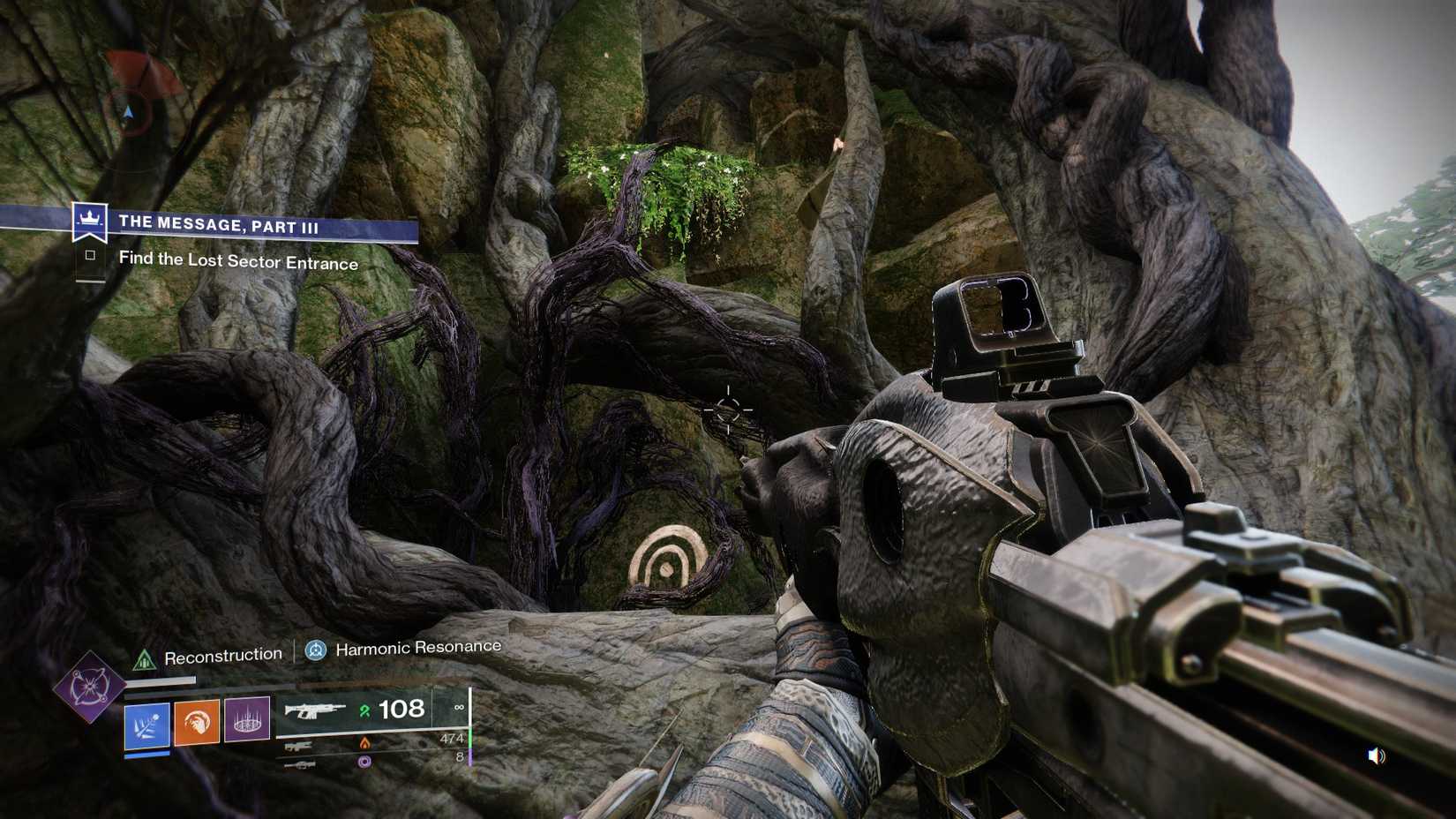Activate the orange grenade ability icon
The image size is (1456, 819).
[x=197, y=723]
